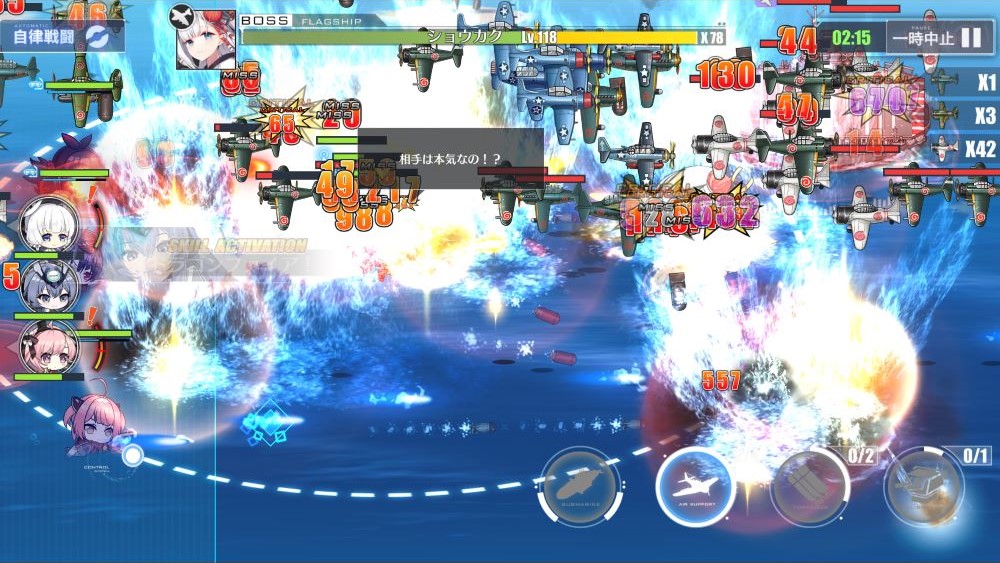Fire the main gun barrage skill

pos(925,487)
